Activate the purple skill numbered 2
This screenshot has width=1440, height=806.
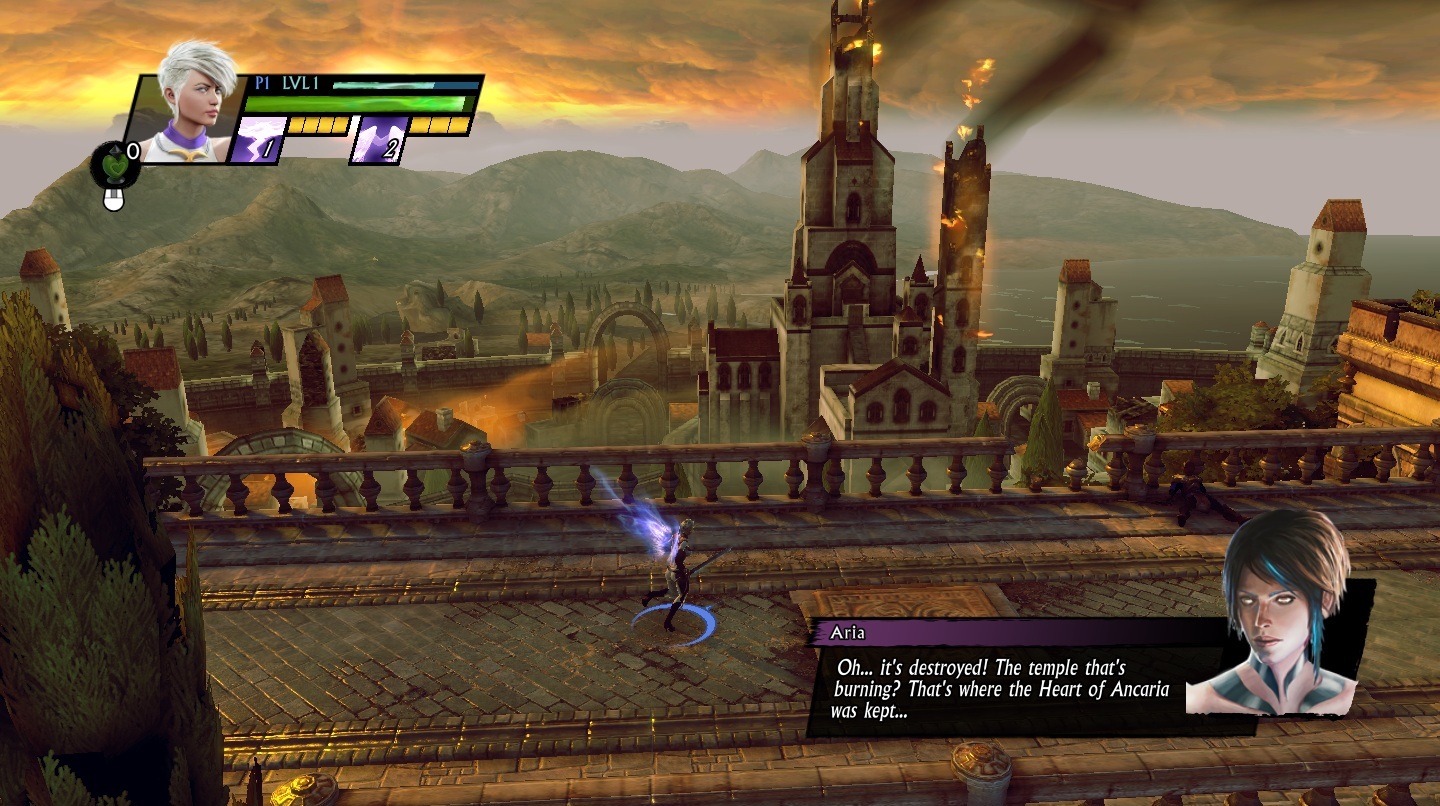pyautogui.click(x=379, y=139)
